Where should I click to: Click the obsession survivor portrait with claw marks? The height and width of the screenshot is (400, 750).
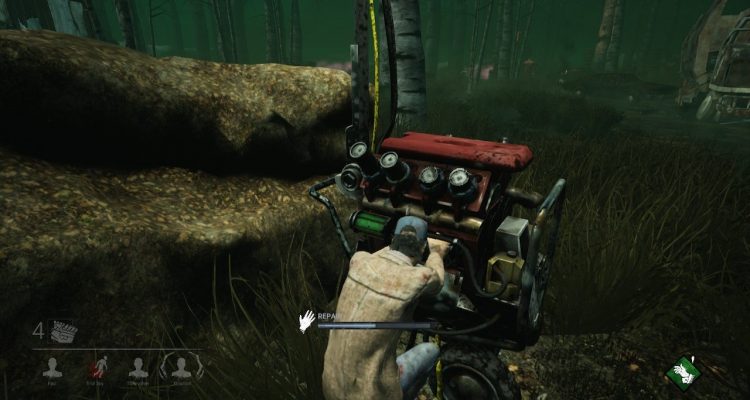[x=179, y=367]
